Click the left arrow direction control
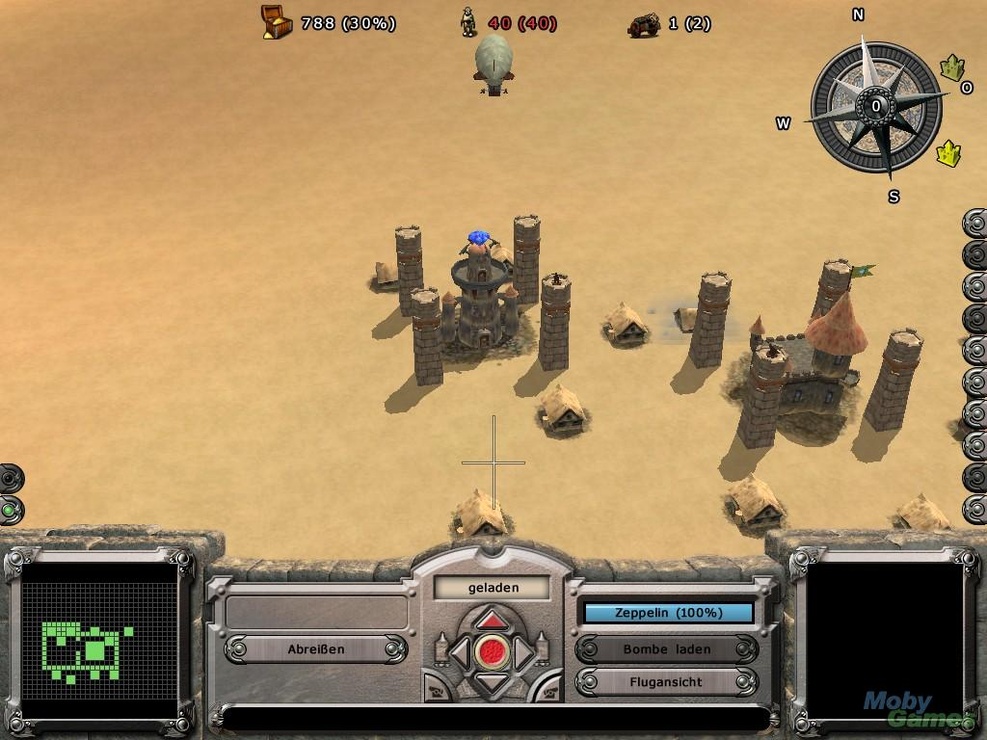Image resolution: width=987 pixels, height=740 pixels. [x=461, y=652]
